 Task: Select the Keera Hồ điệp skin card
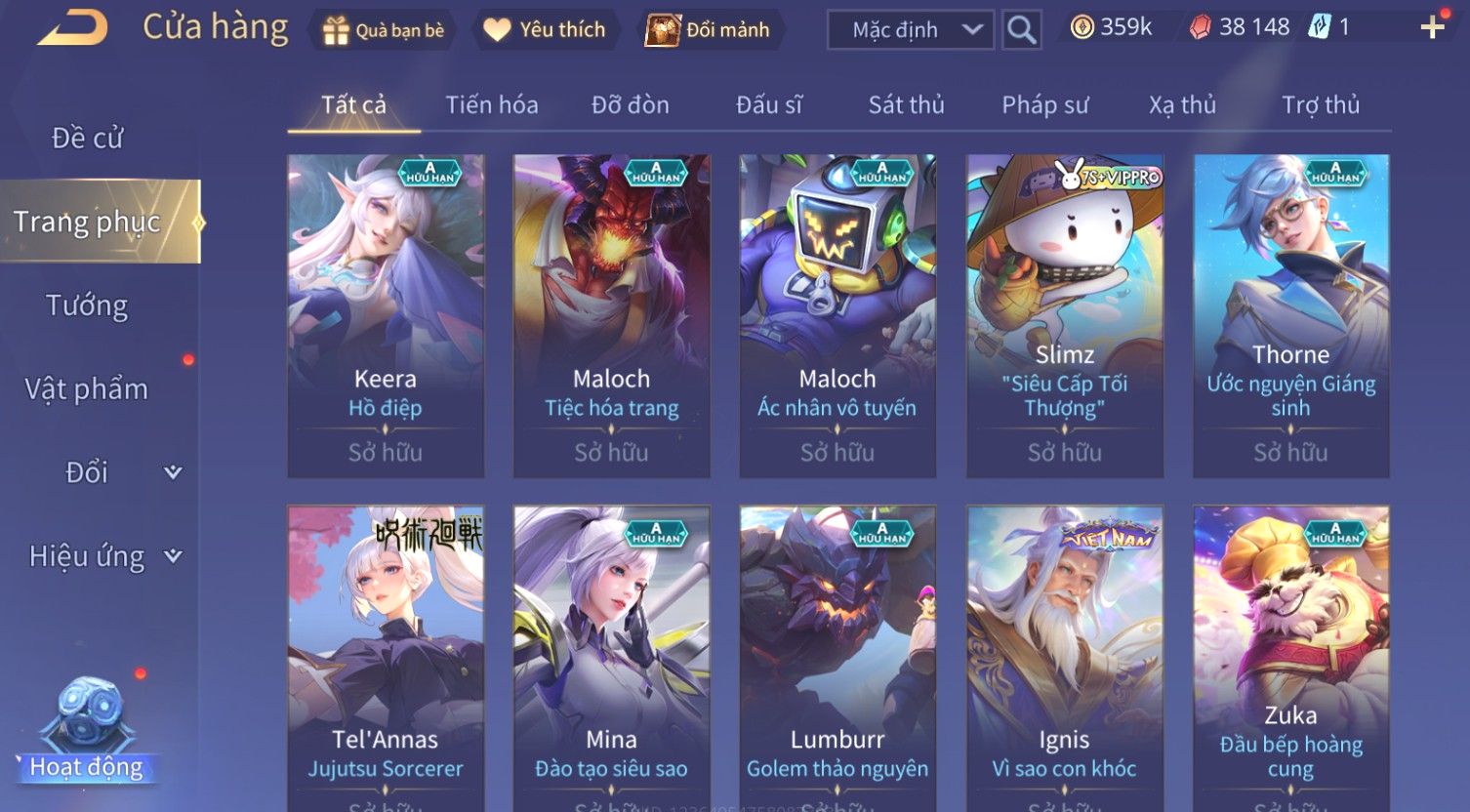click(386, 315)
